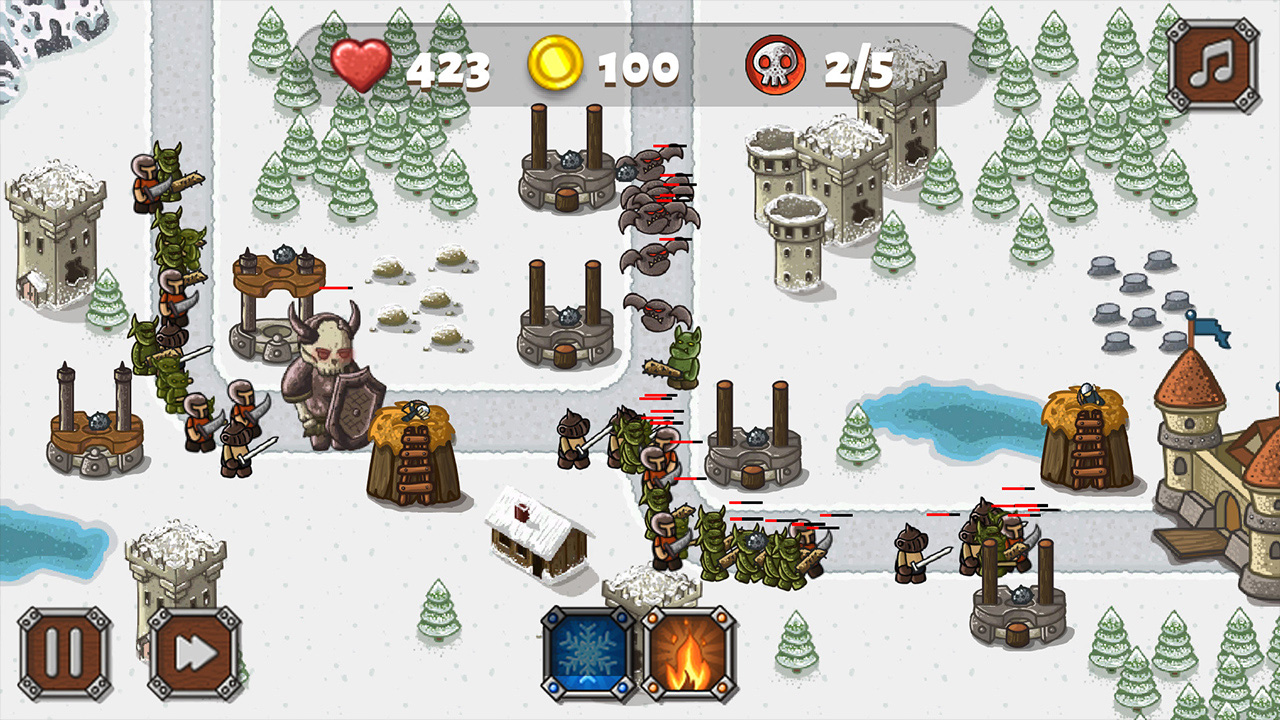The width and height of the screenshot is (1280, 720).
Task: Click the red heart health icon
Action: (x=362, y=65)
